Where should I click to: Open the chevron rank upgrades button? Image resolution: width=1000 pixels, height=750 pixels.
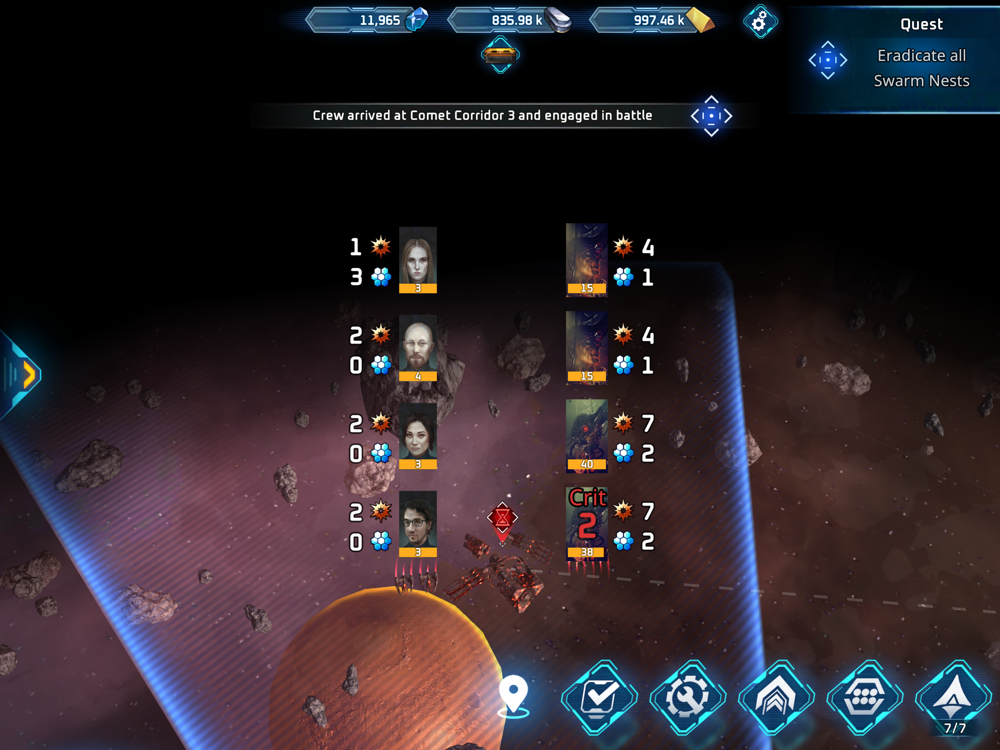point(777,699)
